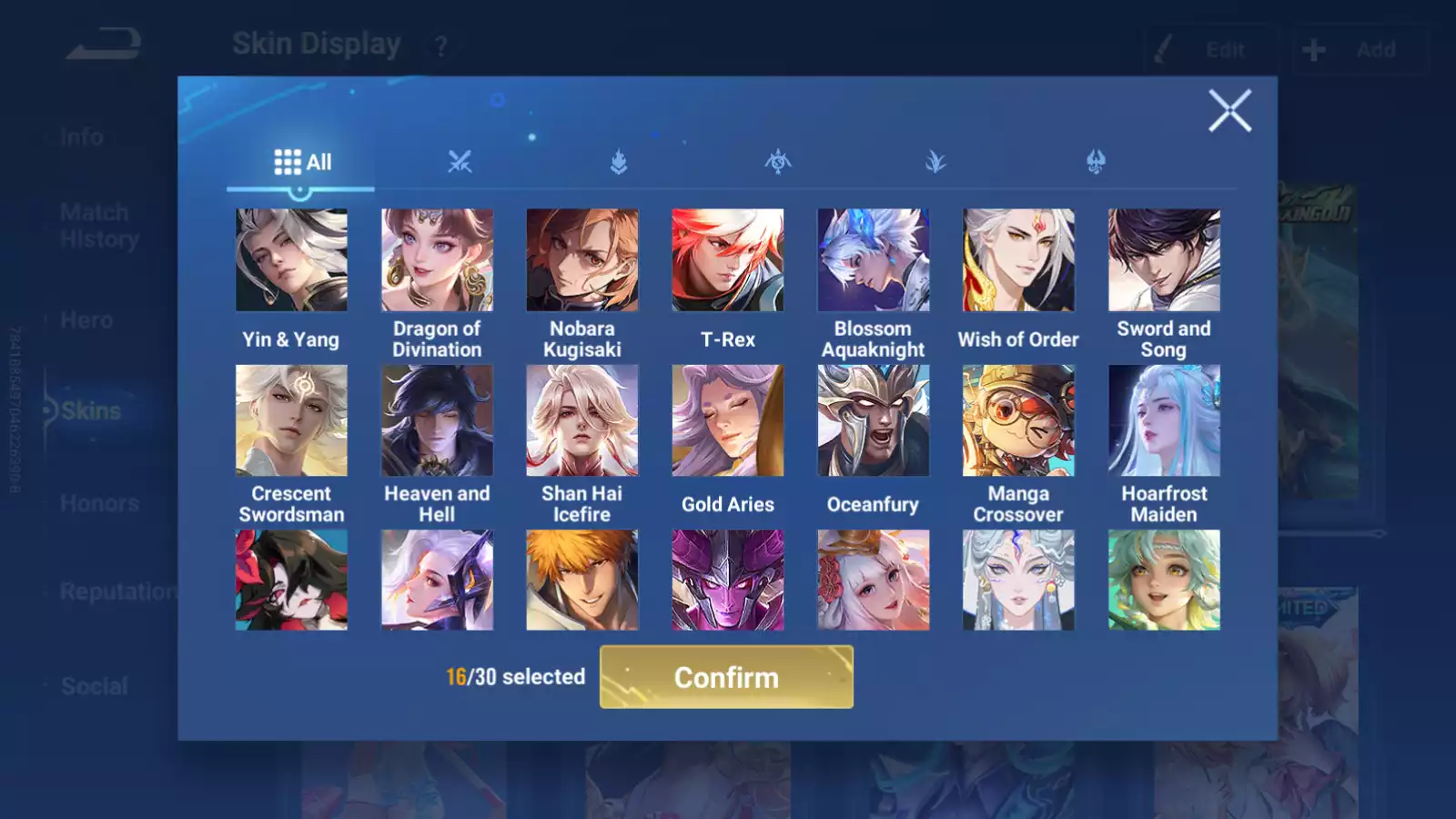The image size is (1456, 819).
Task: Choose the Blossom Aquaknight skin
Action: (x=873, y=260)
